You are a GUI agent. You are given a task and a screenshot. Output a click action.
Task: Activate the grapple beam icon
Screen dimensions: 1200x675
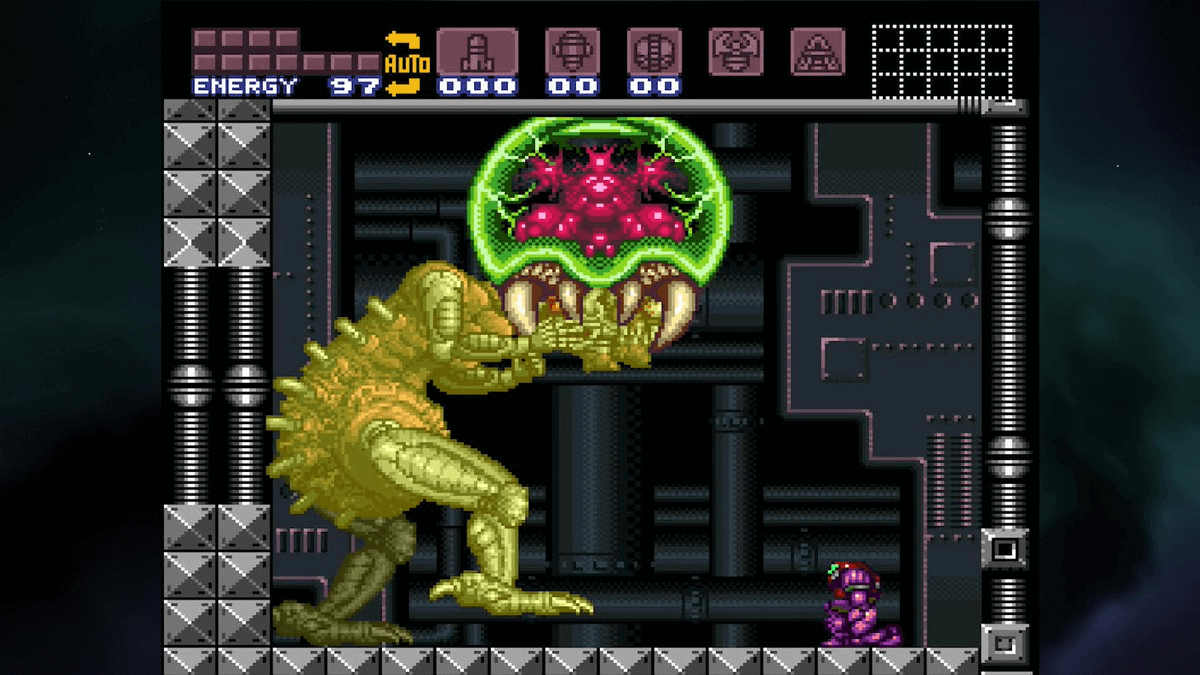pos(736,51)
